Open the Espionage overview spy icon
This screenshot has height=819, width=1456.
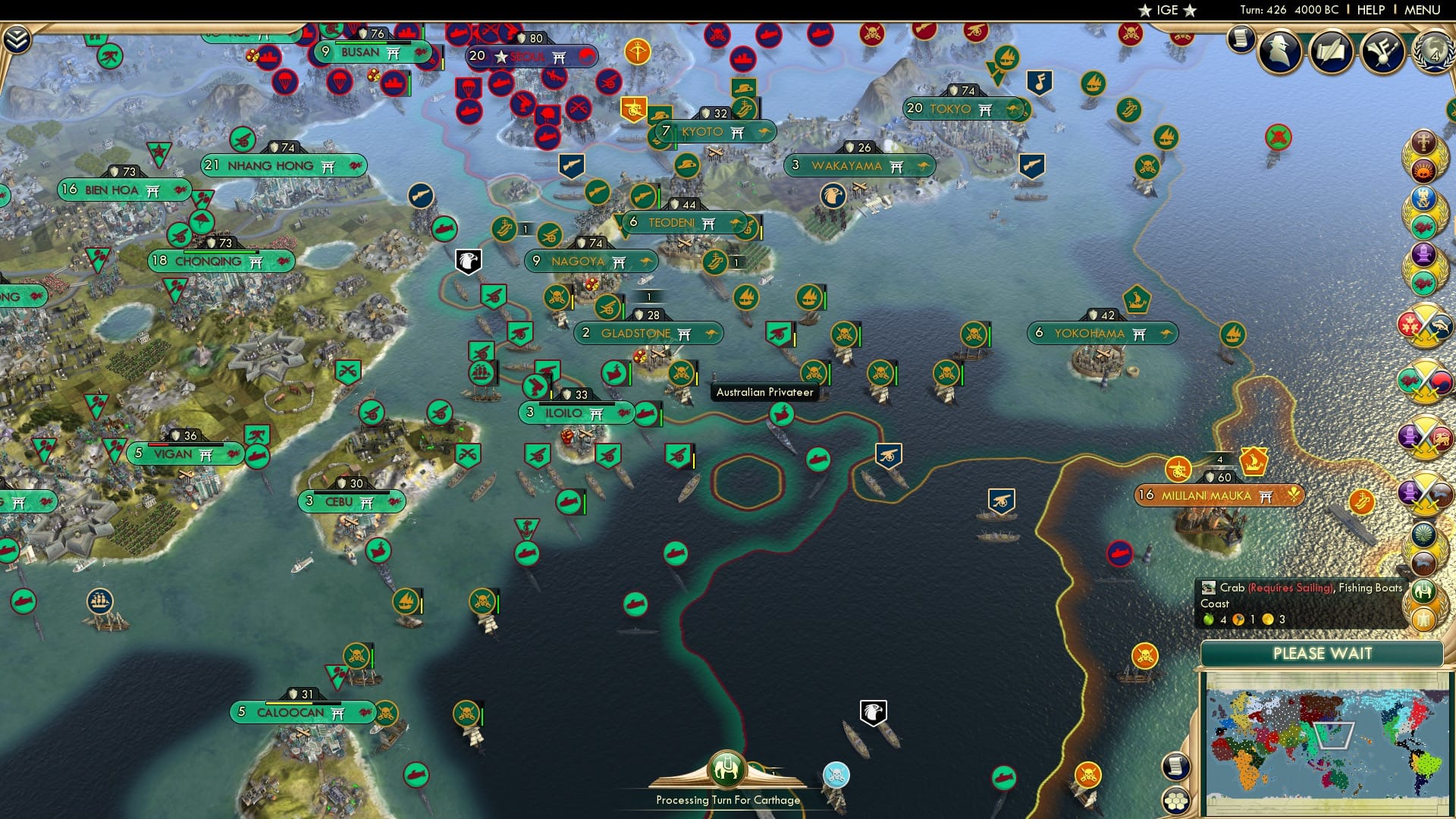[1279, 50]
